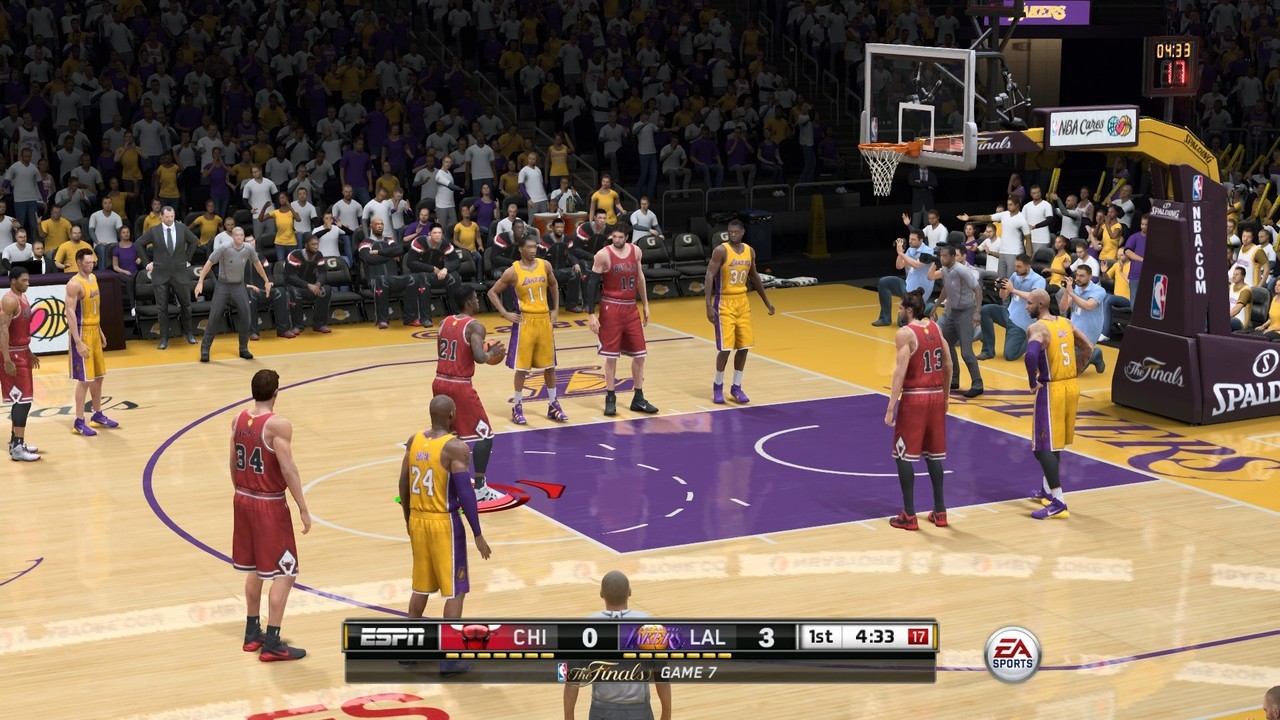Click the NBA logo beside The Finals text
Image resolution: width=1280 pixels, height=720 pixels.
(561, 670)
